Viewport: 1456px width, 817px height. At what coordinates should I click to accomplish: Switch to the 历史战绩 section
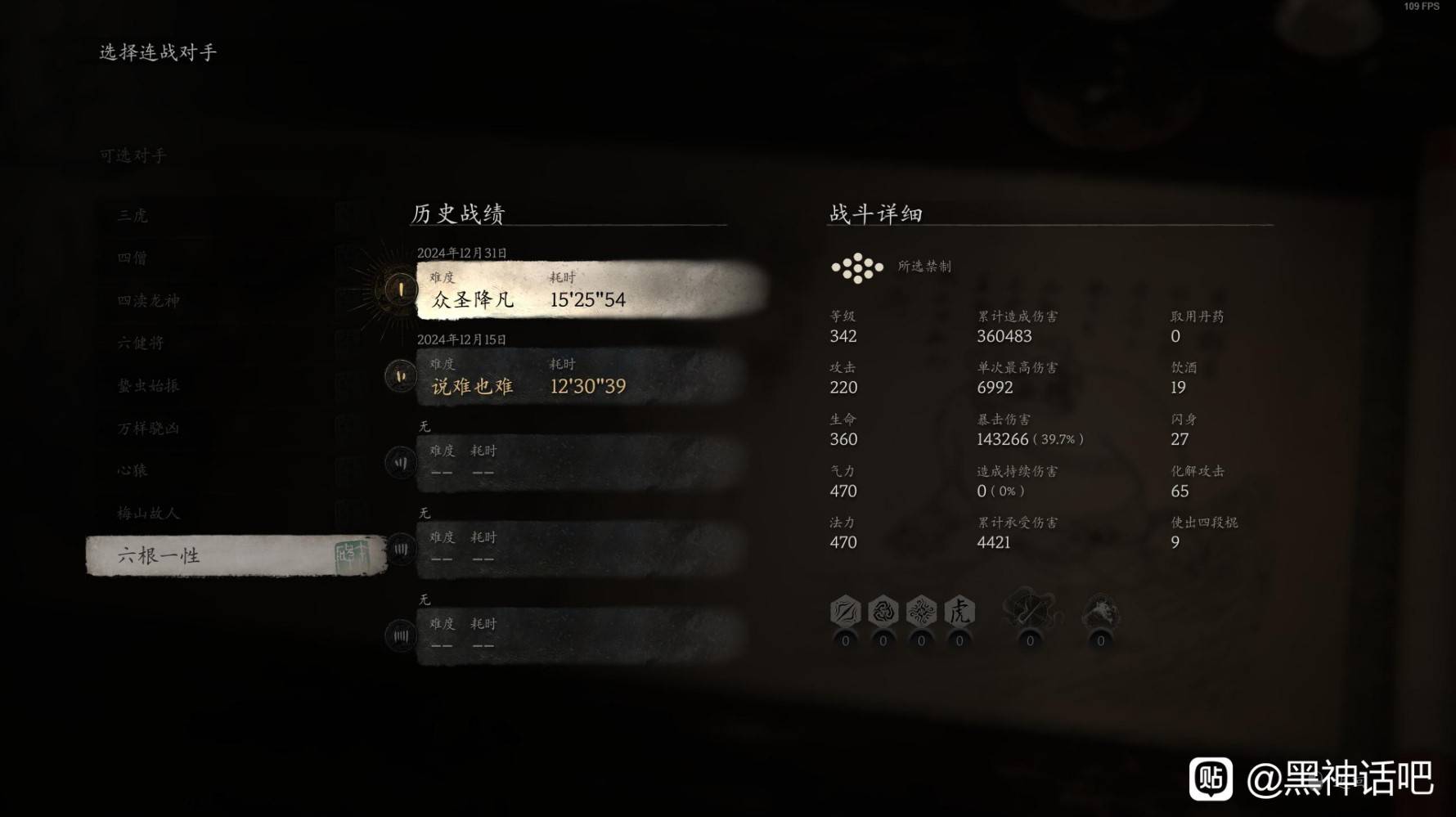click(457, 213)
